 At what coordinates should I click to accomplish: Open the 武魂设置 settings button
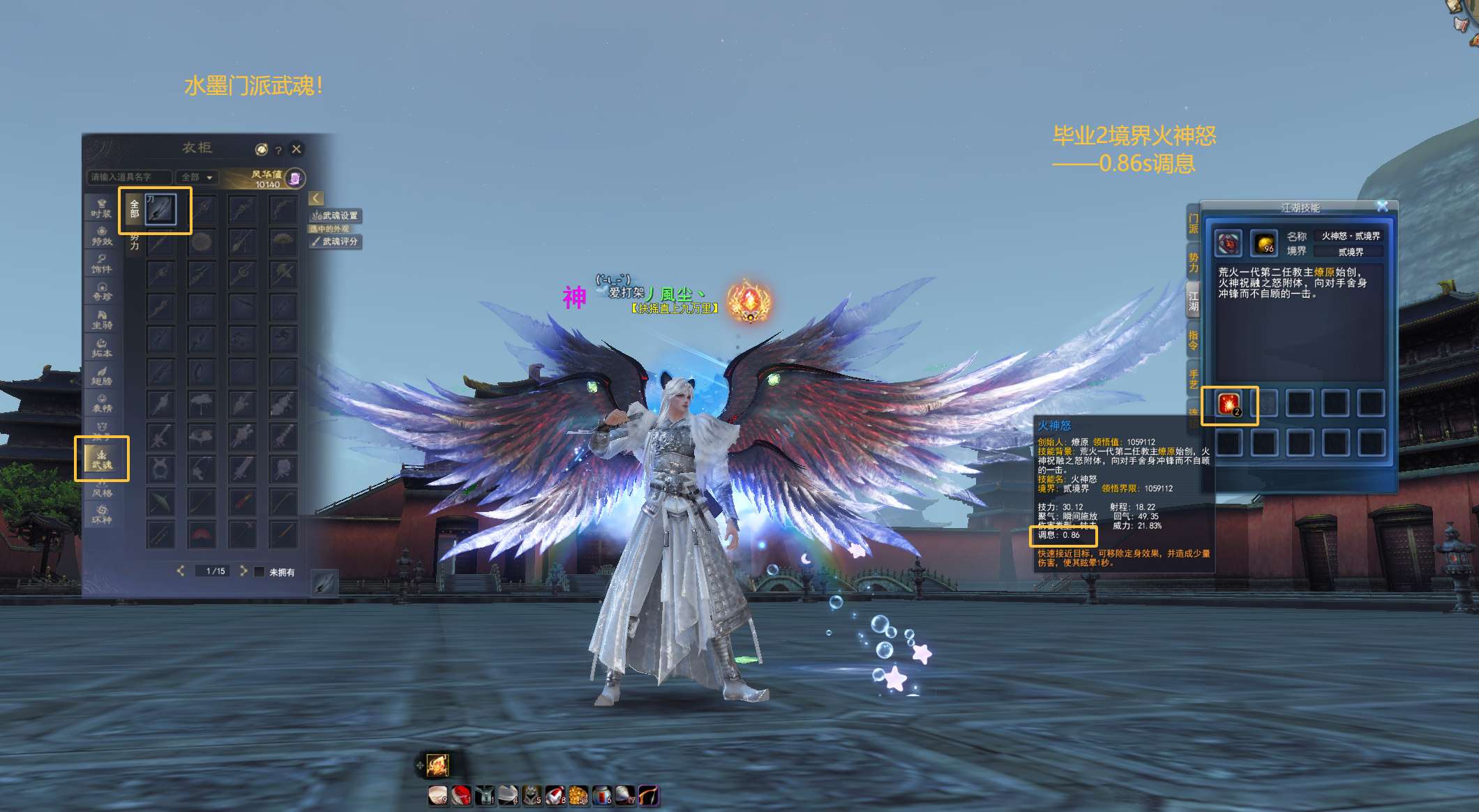tap(336, 216)
